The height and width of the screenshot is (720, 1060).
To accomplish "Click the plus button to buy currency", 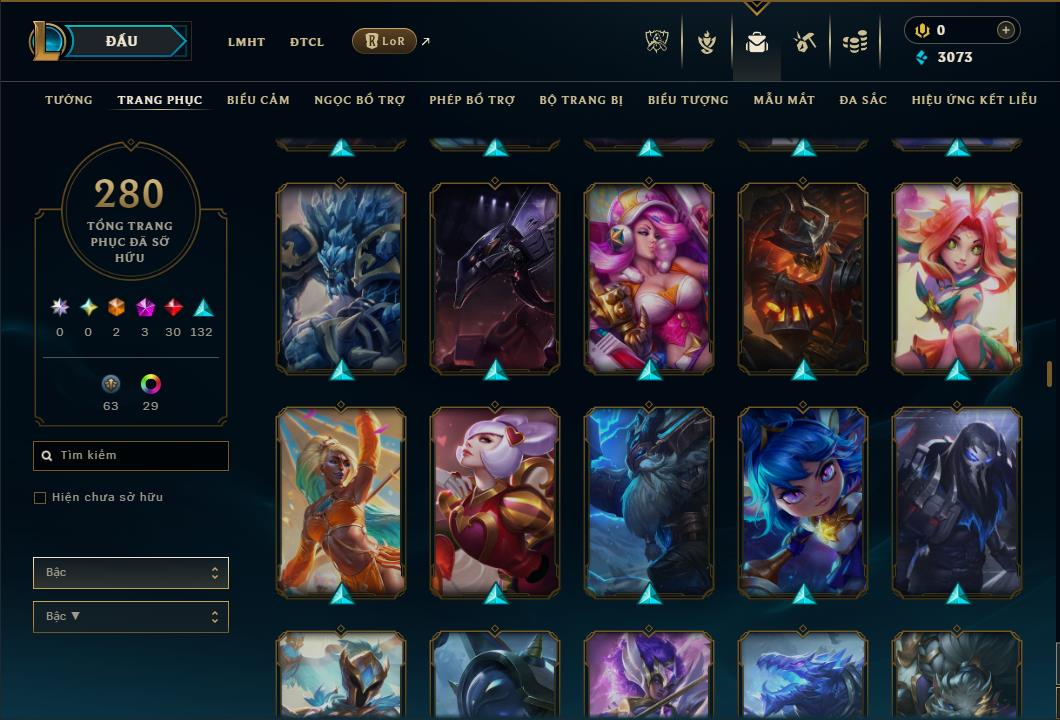I will [1005, 31].
